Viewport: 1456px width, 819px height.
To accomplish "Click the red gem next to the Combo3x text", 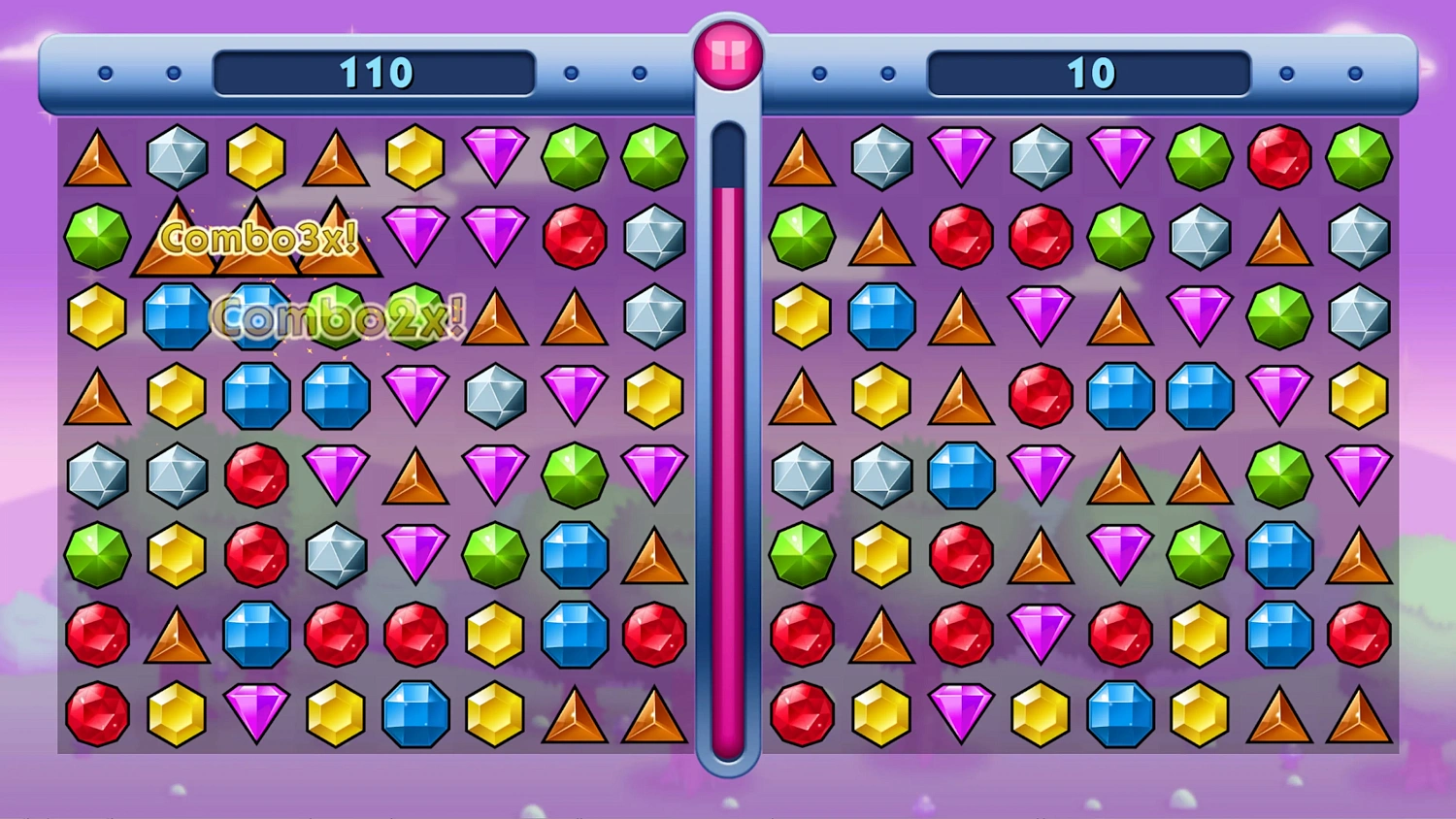I will click(x=577, y=236).
